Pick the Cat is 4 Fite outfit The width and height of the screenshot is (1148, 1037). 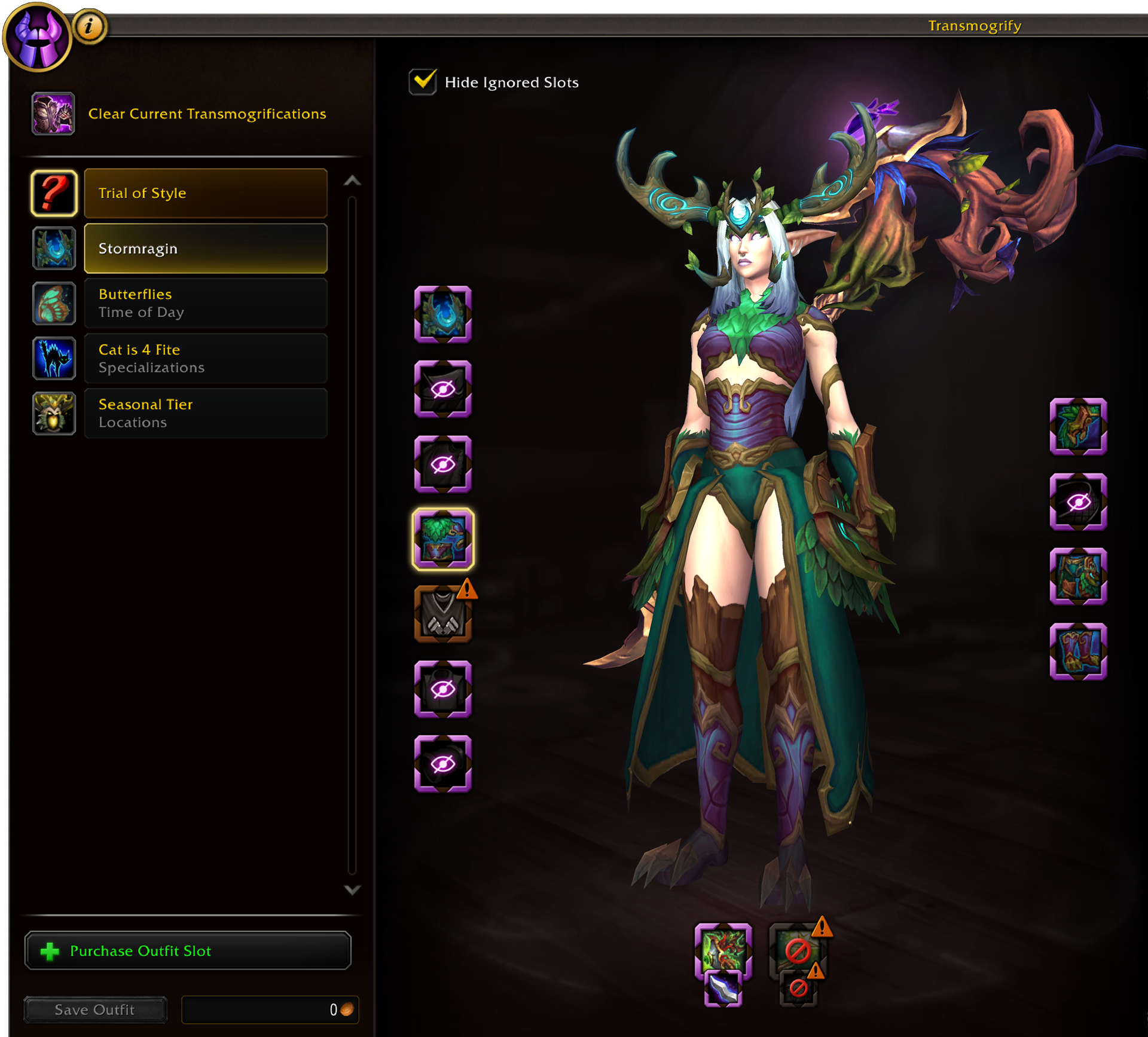click(x=205, y=359)
